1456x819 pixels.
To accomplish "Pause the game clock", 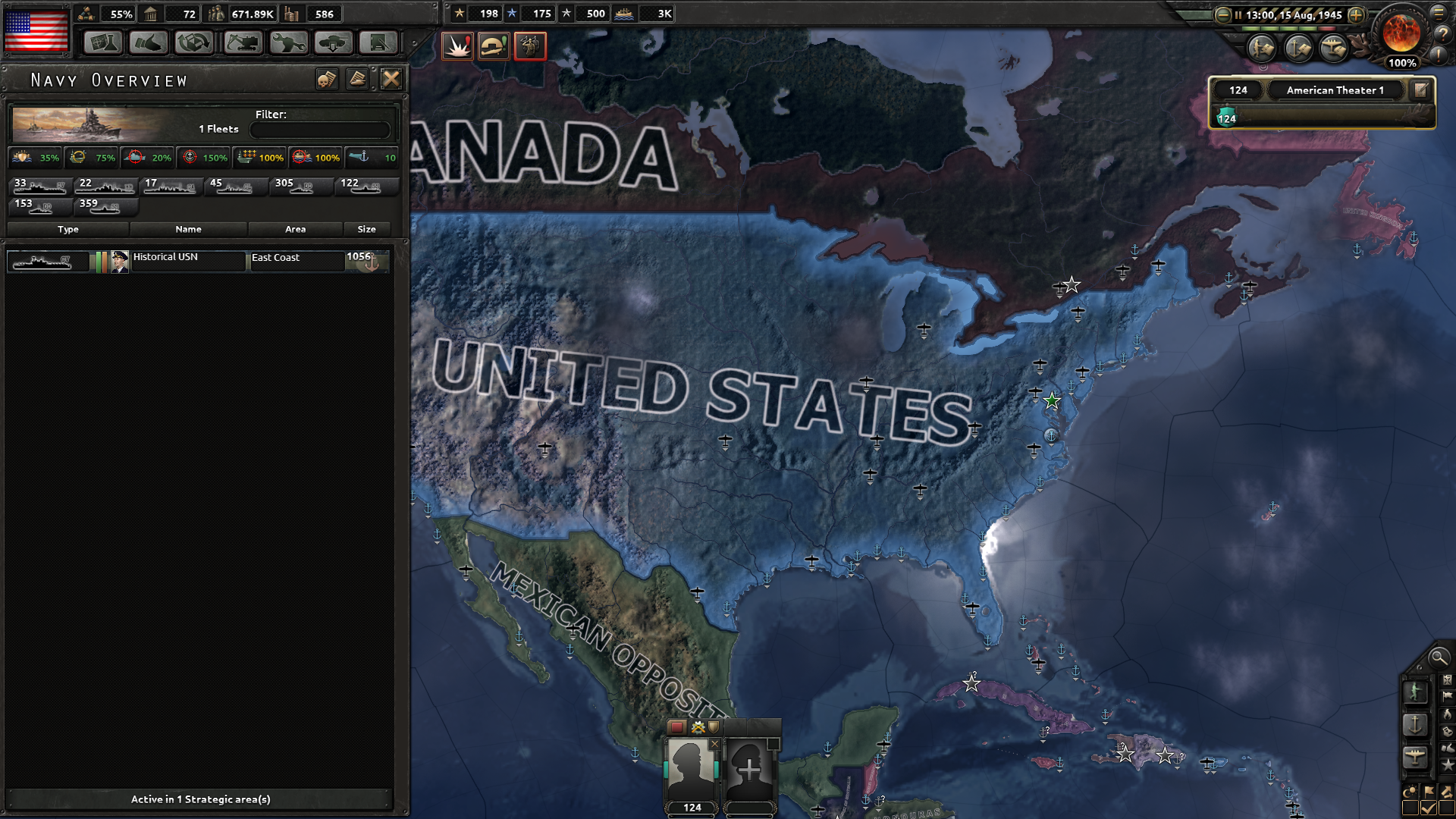I will coord(1238,14).
